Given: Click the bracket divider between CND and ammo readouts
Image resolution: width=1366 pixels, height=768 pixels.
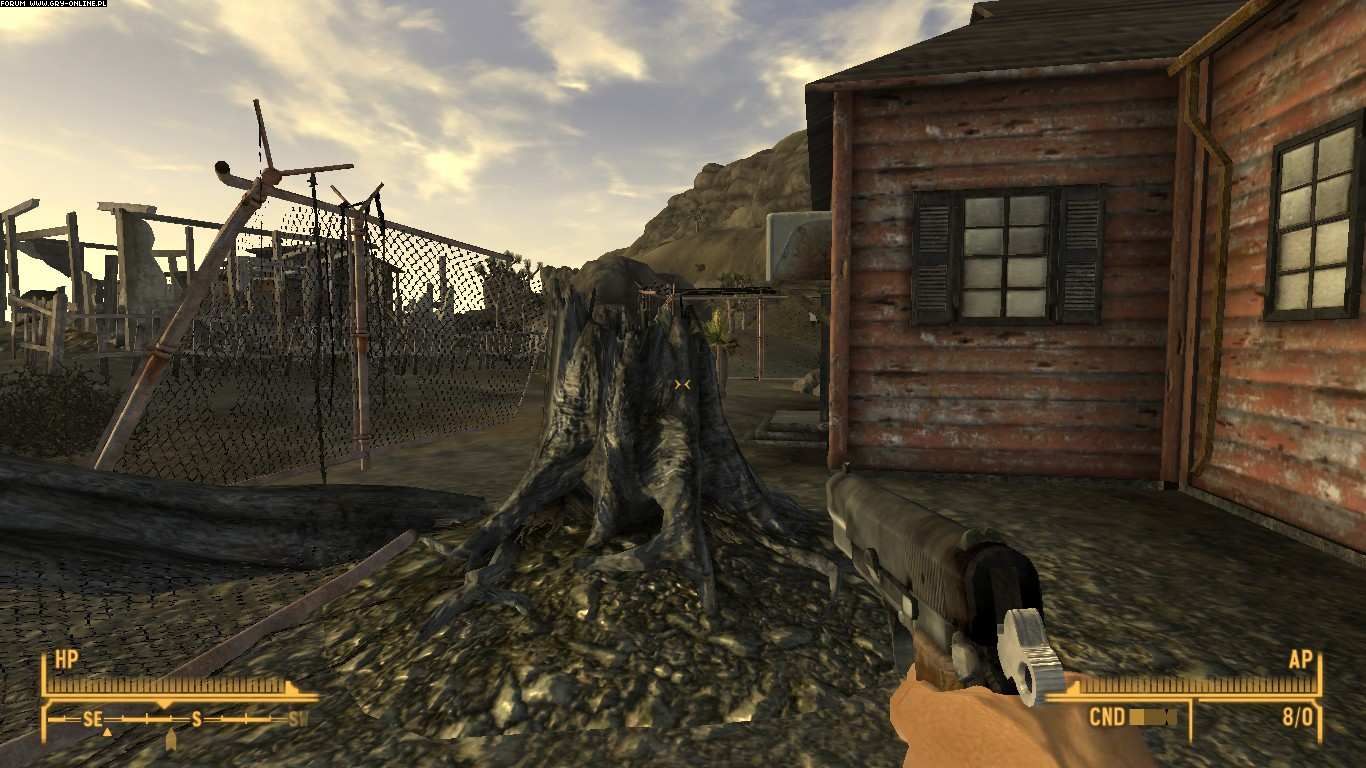Looking at the screenshot, I should pyautogui.click(x=1192, y=719).
